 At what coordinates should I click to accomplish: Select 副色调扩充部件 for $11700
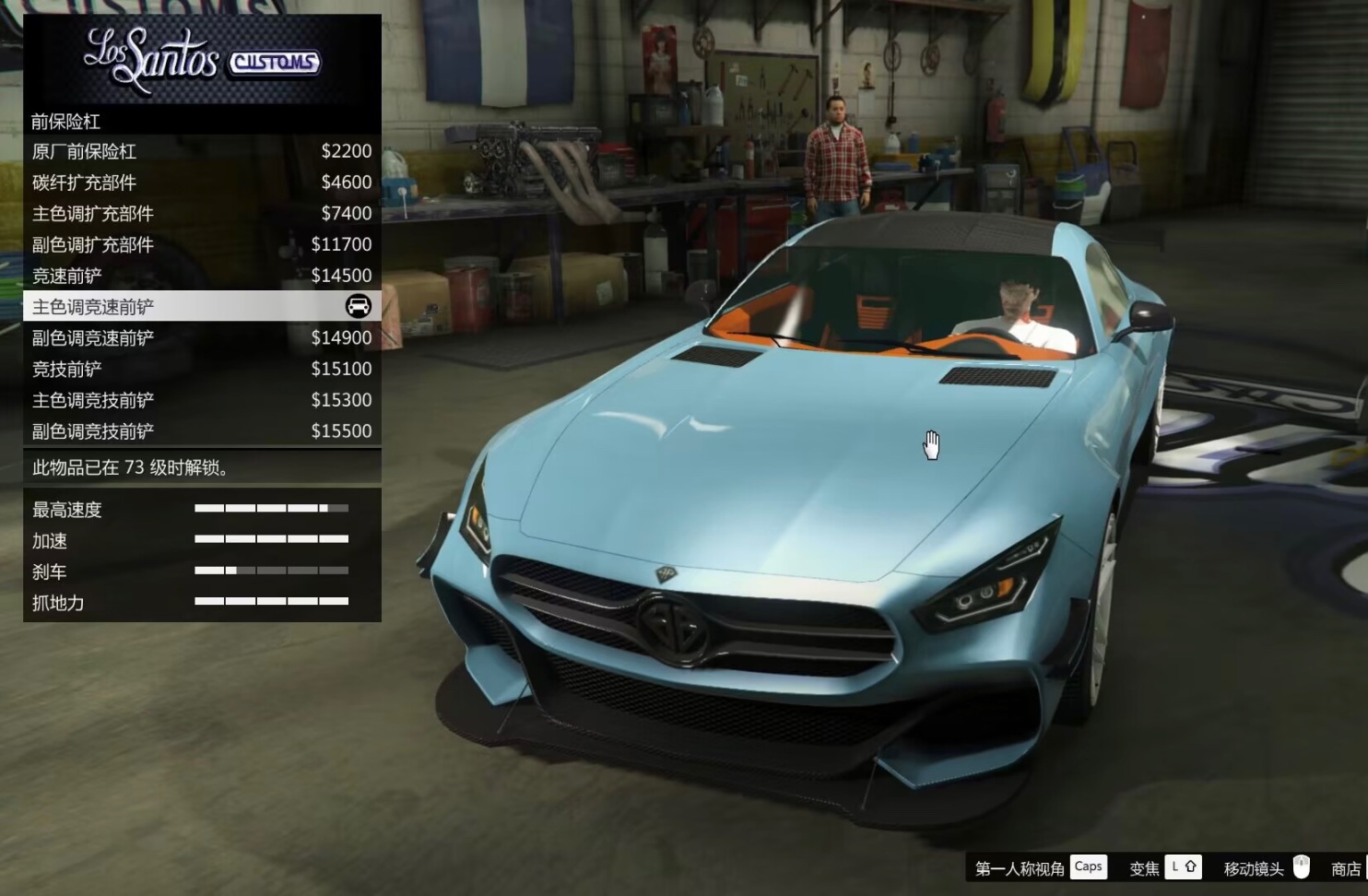(201, 244)
